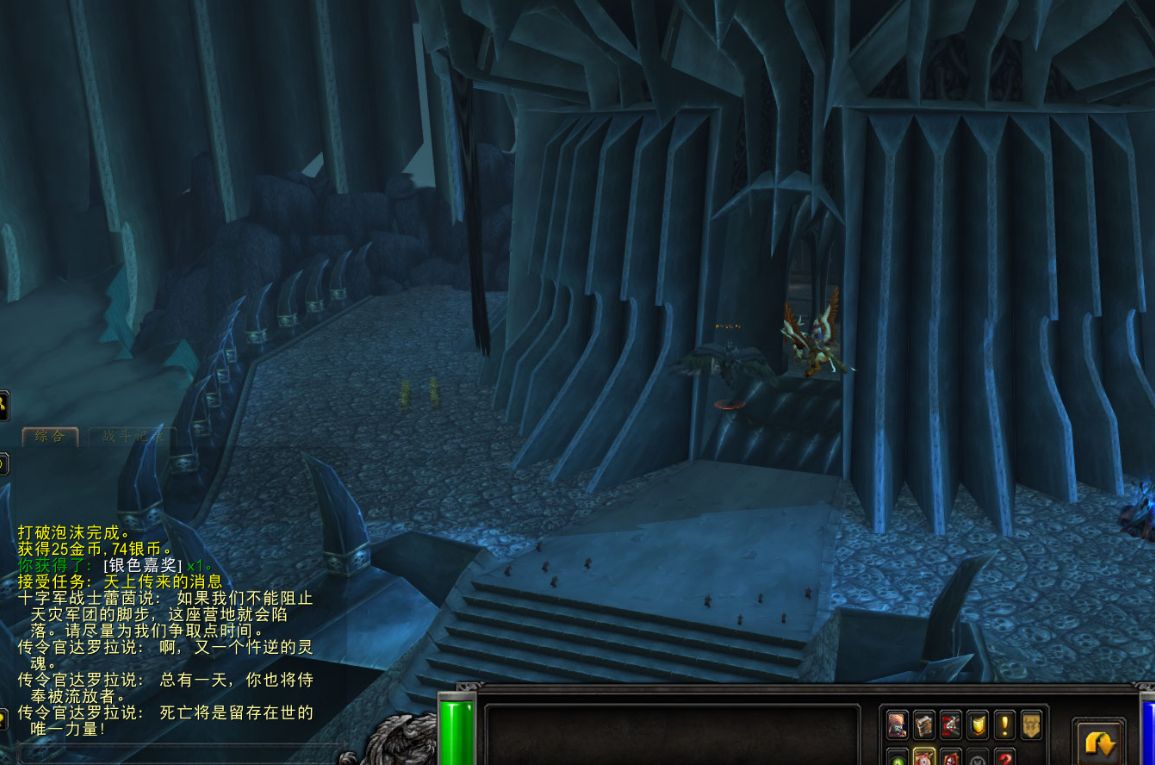Open the spellbook from the micro menu
Screen dimensions: 1155x765
924,725
